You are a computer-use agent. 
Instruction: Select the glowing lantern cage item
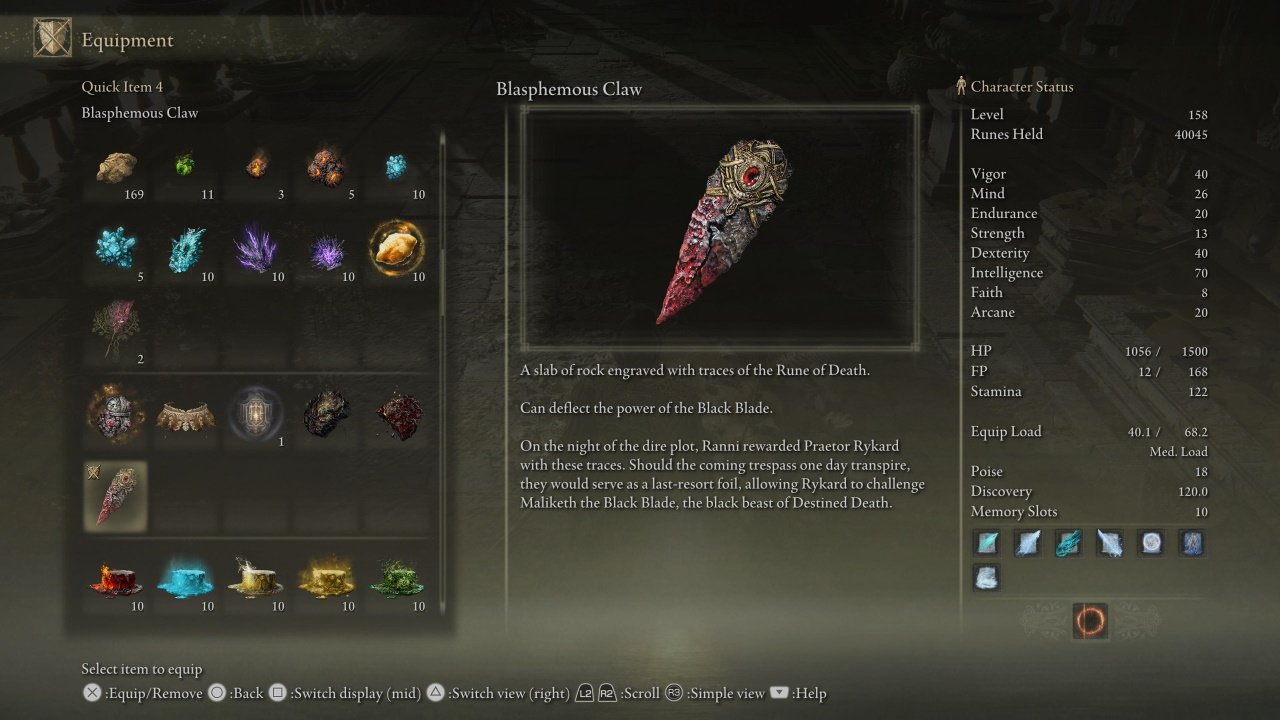[x=256, y=414]
